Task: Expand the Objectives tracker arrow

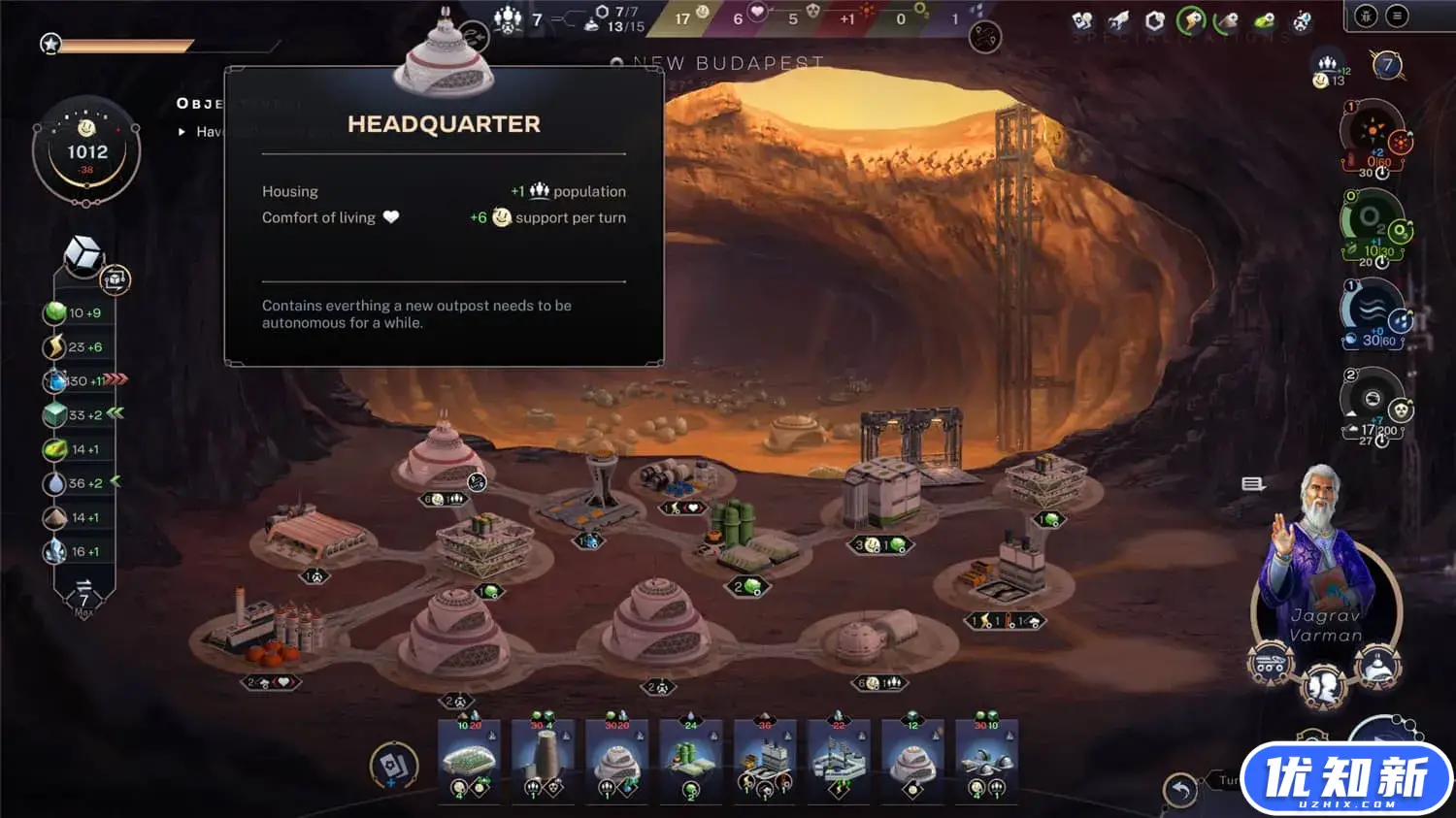Action: pyautogui.click(x=182, y=132)
